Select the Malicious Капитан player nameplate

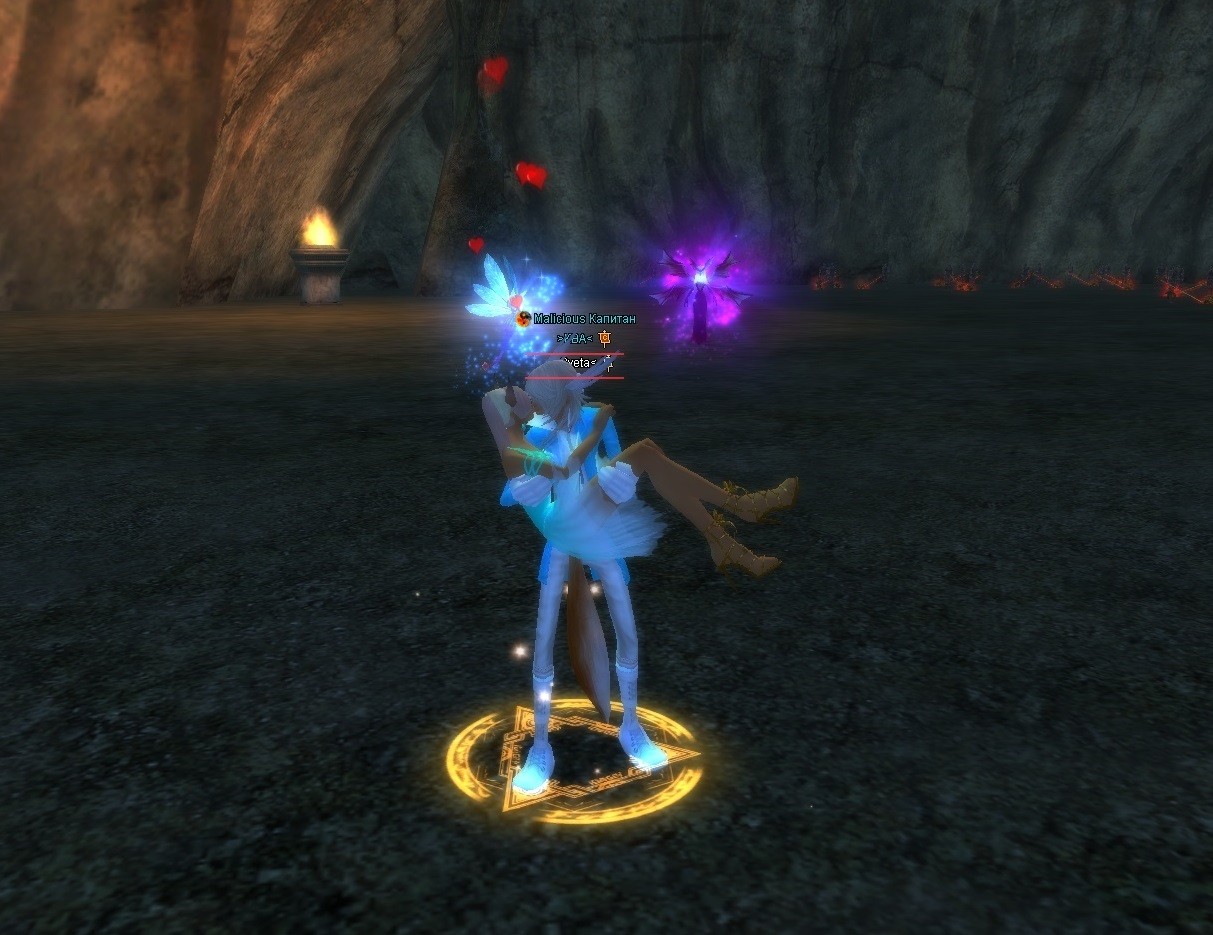(583, 318)
